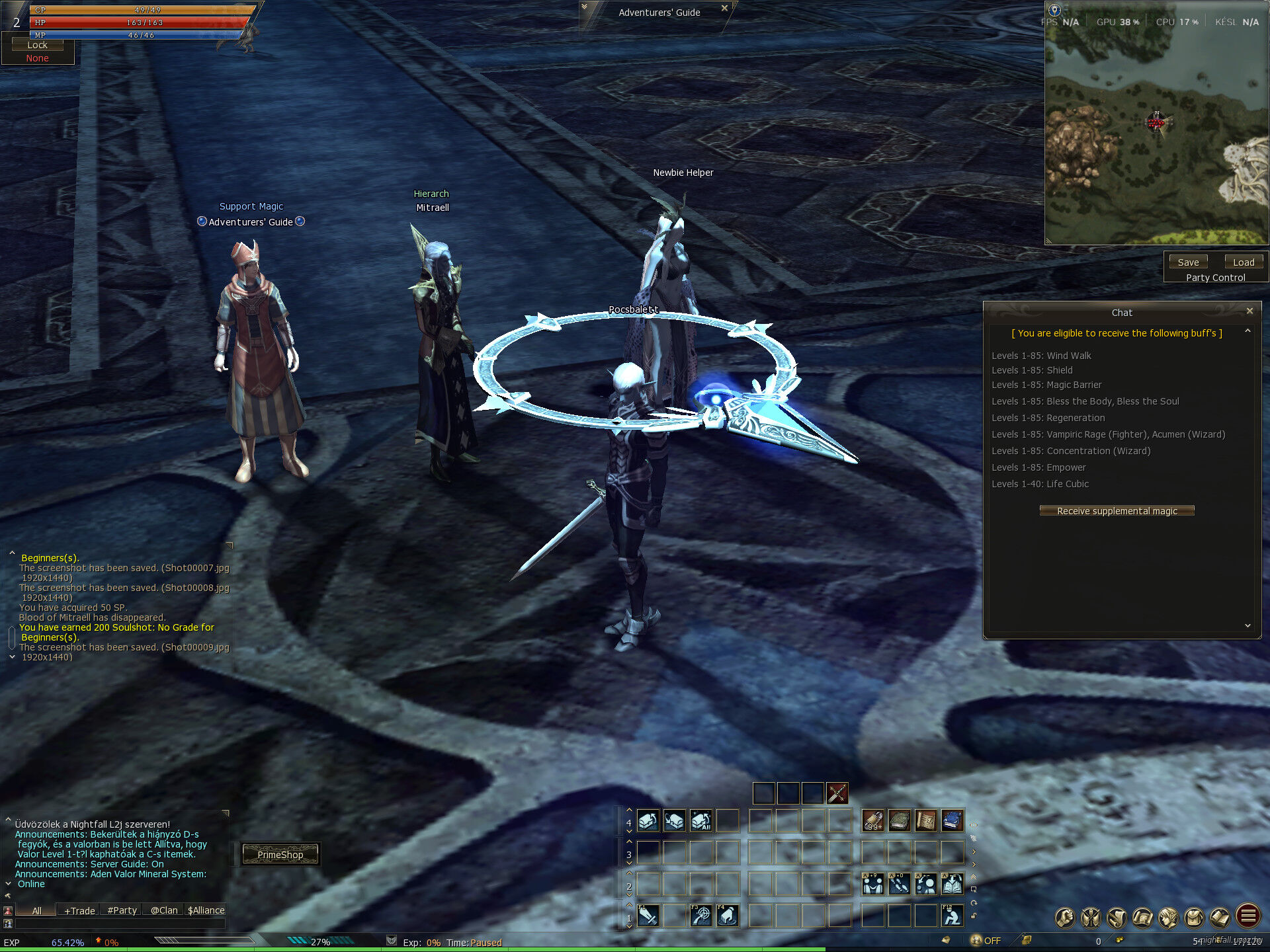Open the $Alliance chat tab
The width and height of the screenshot is (1270, 952).
[x=206, y=910]
